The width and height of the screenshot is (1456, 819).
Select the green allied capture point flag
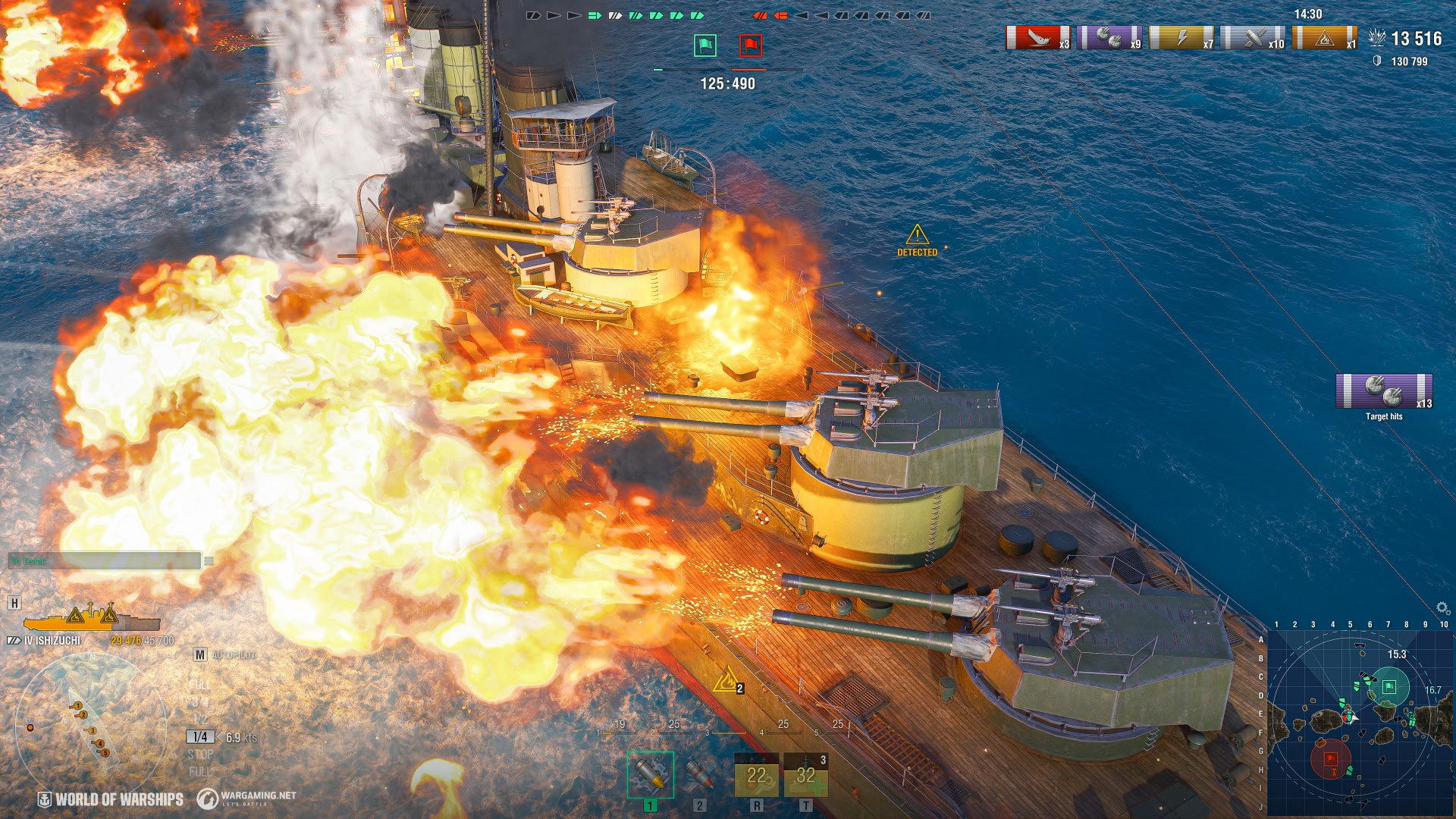(705, 45)
